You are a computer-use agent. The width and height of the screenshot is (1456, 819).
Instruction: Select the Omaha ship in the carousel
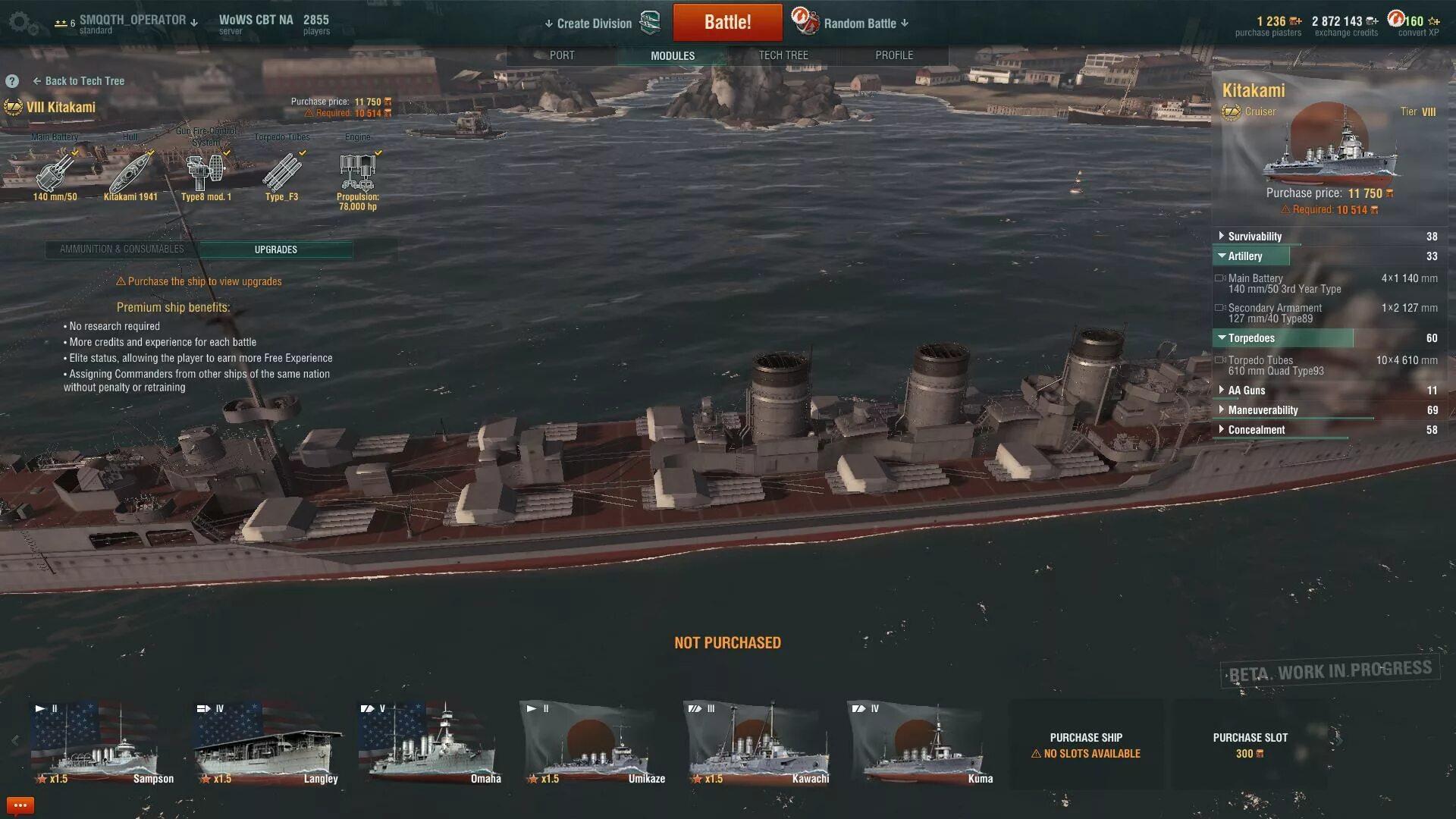tap(429, 744)
